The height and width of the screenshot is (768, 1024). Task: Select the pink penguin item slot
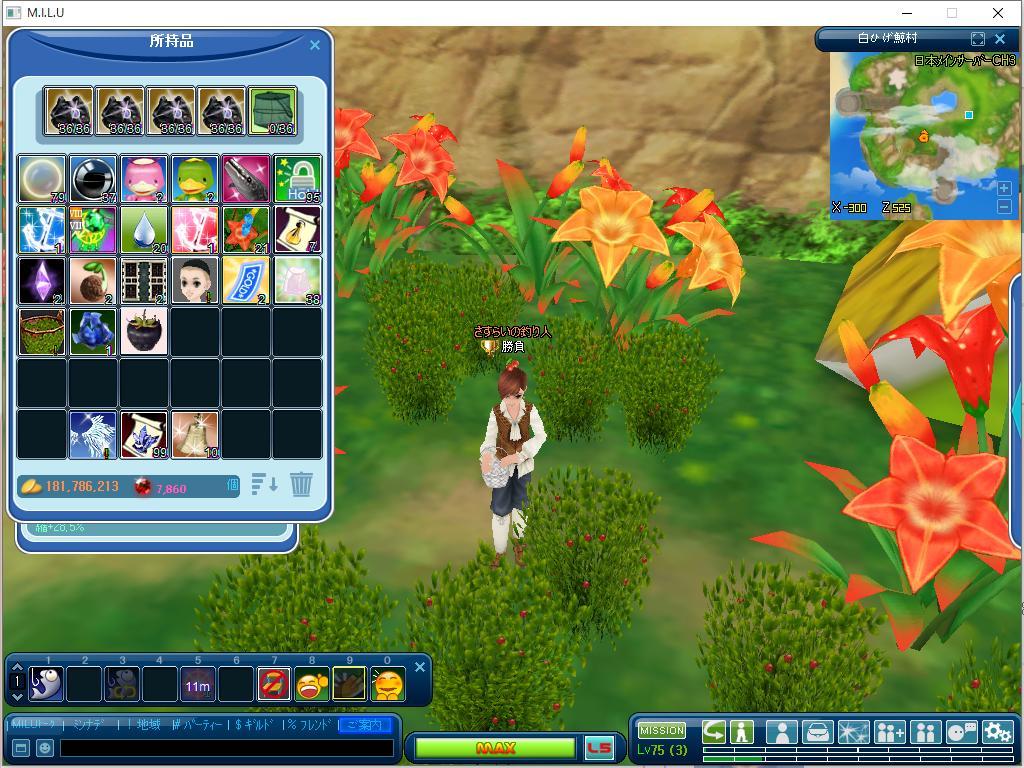[x=144, y=179]
